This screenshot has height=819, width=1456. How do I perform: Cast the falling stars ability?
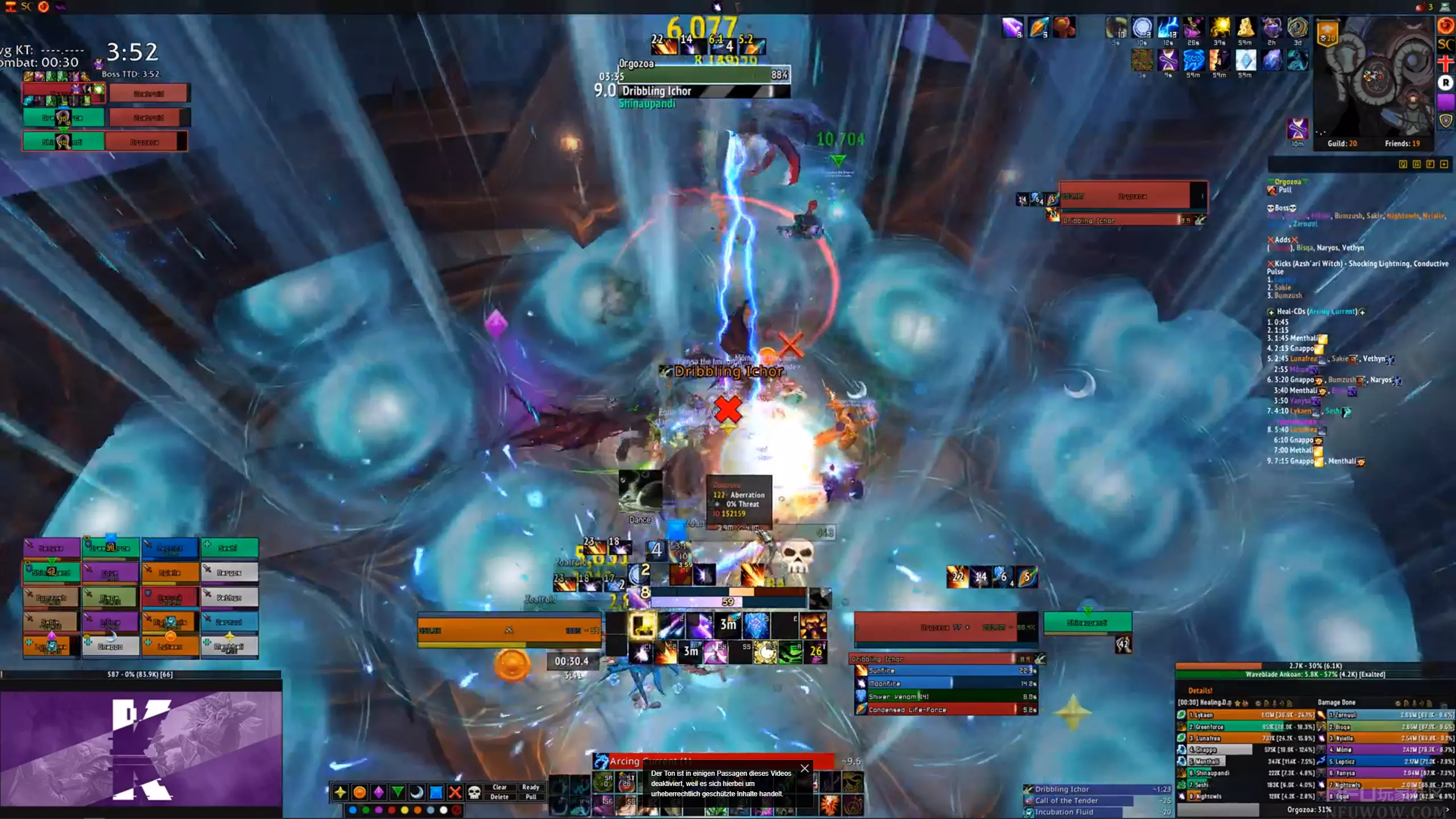click(671, 626)
